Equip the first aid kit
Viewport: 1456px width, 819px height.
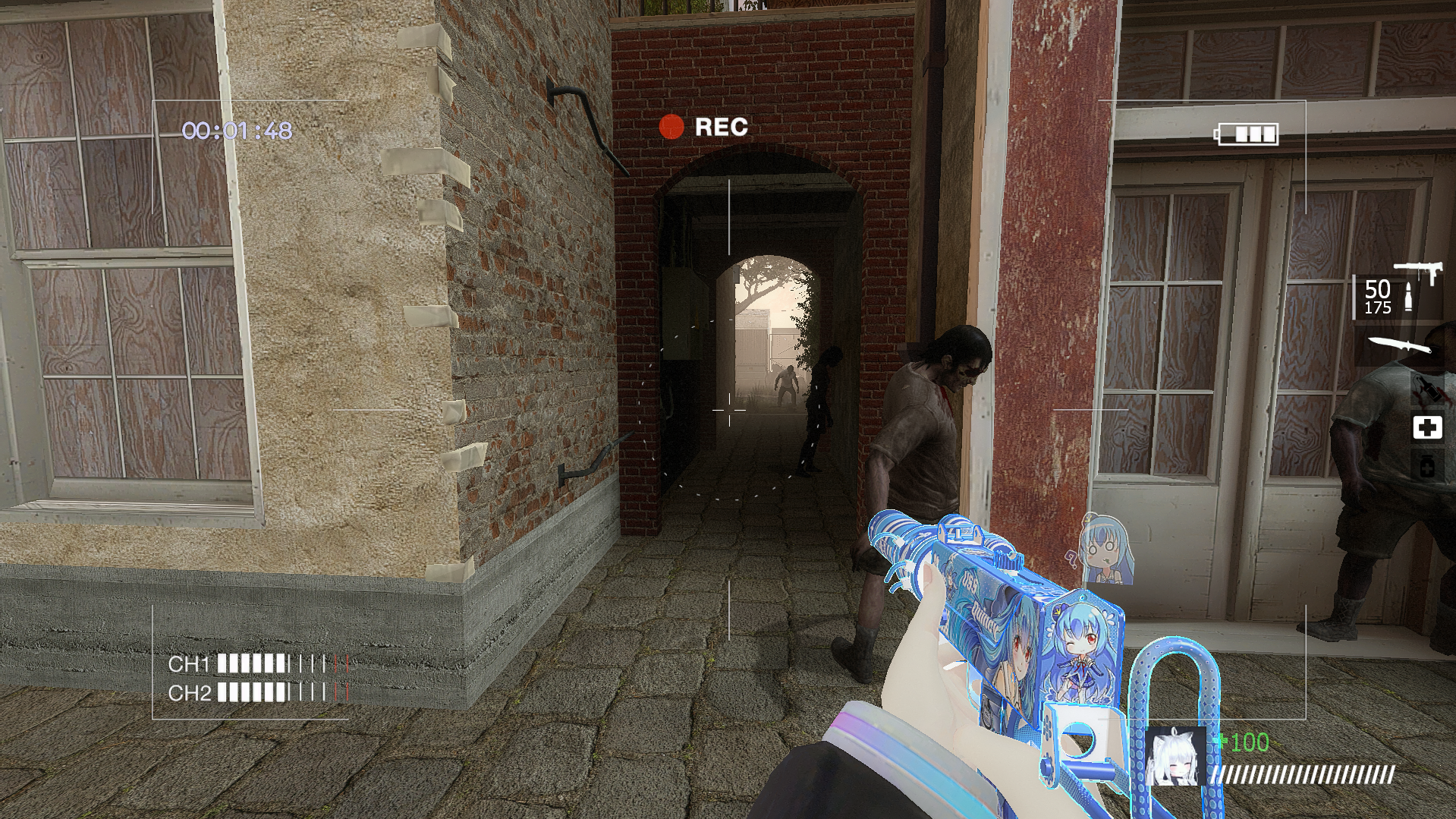click(1426, 428)
